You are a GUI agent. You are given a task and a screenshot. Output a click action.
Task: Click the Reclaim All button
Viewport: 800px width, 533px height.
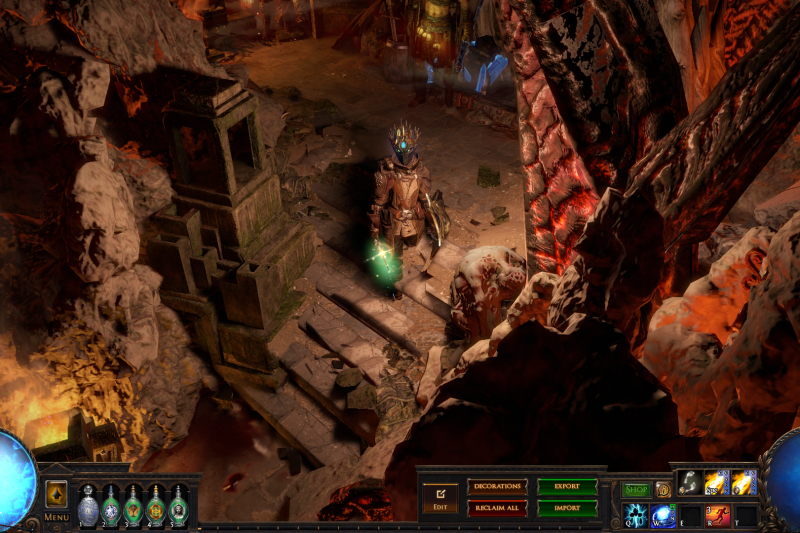tap(497, 508)
